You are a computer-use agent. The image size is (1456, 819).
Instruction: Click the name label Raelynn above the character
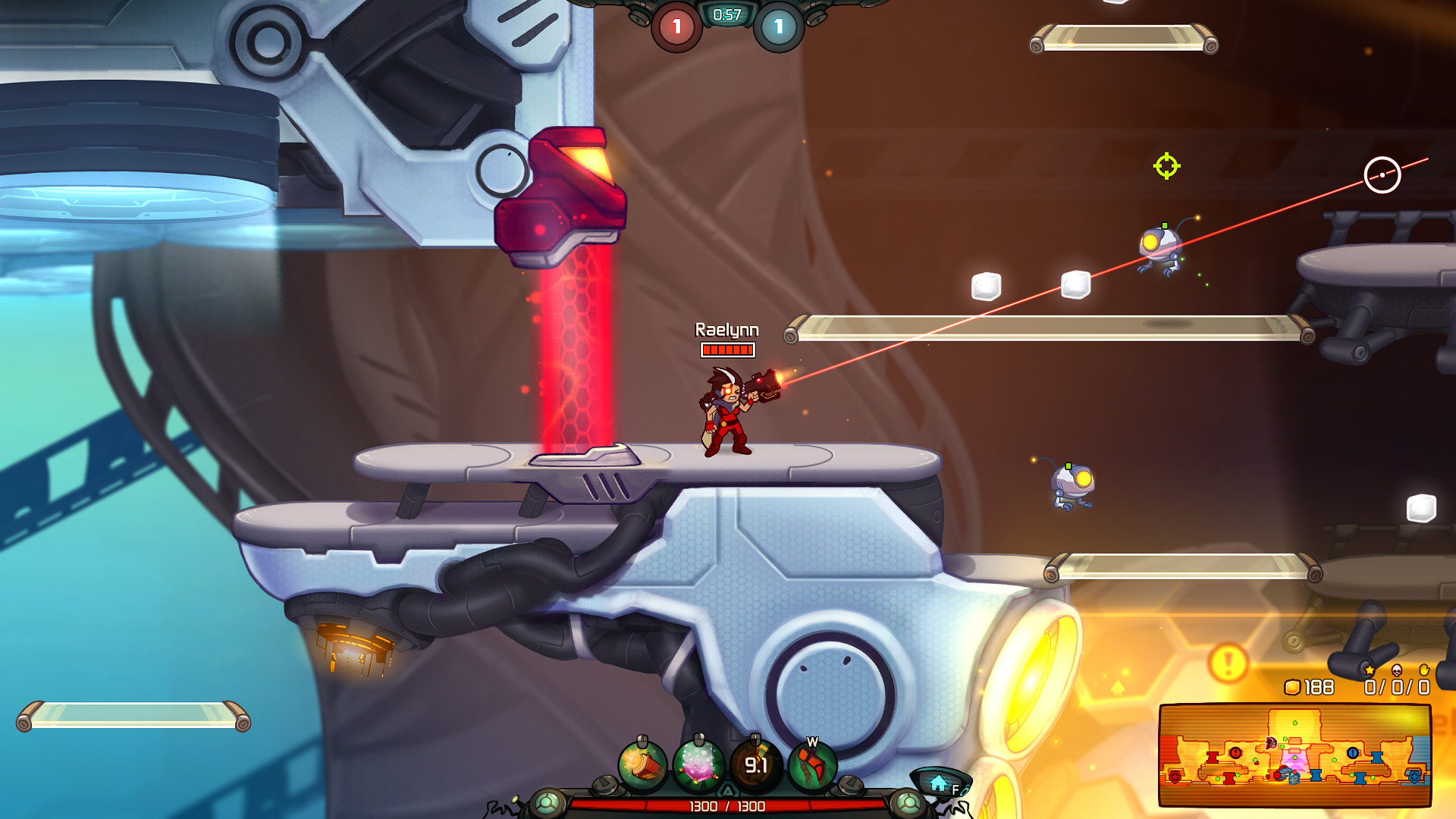726,331
